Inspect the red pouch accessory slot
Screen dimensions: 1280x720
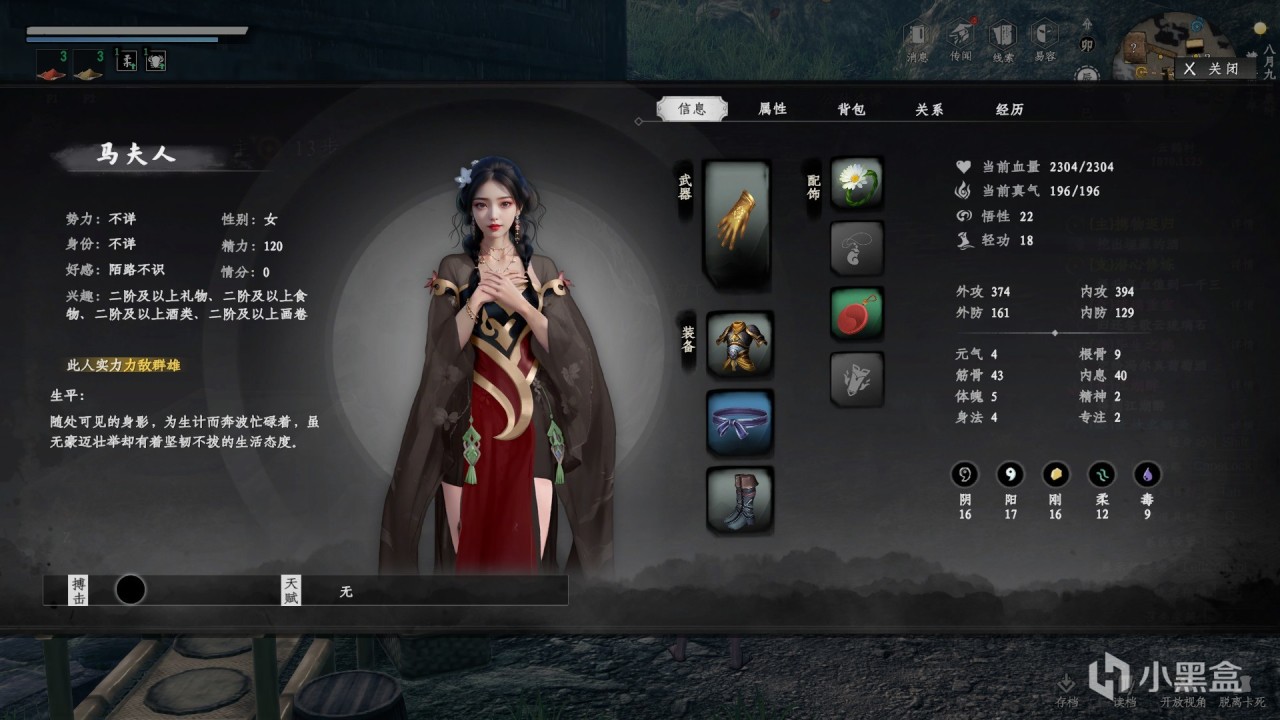pyautogui.click(x=857, y=313)
